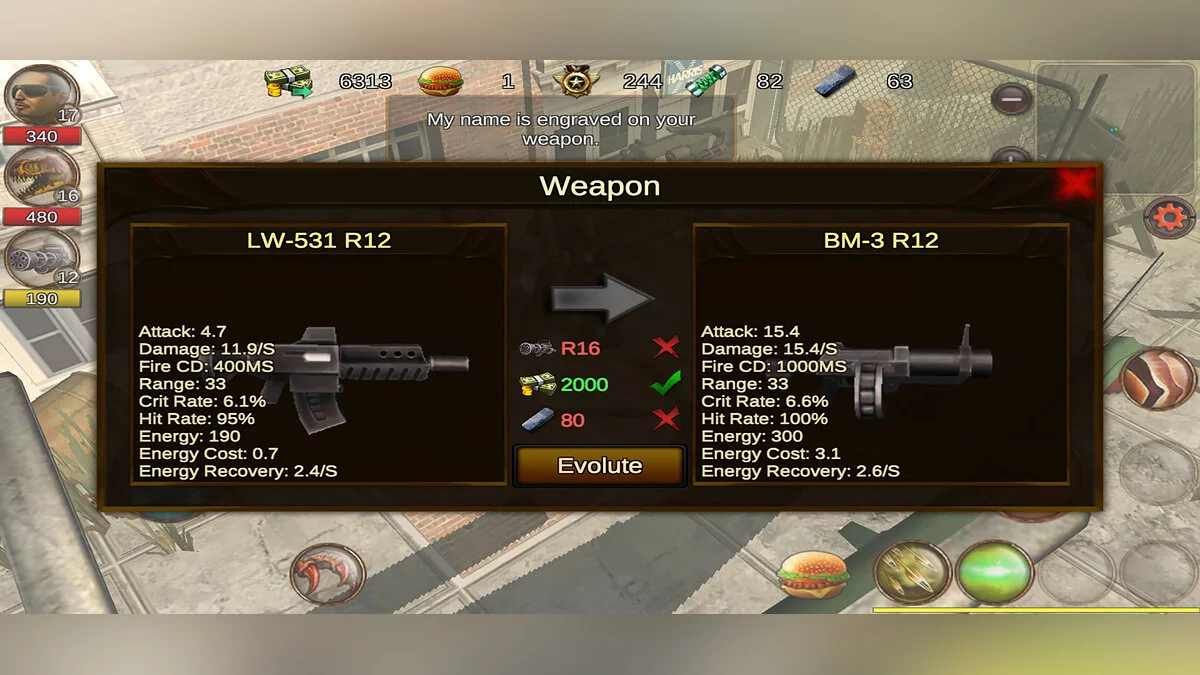This screenshot has height=675, width=1200.
Task: Trigger the red claw attack button
Action: pos(327,575)
